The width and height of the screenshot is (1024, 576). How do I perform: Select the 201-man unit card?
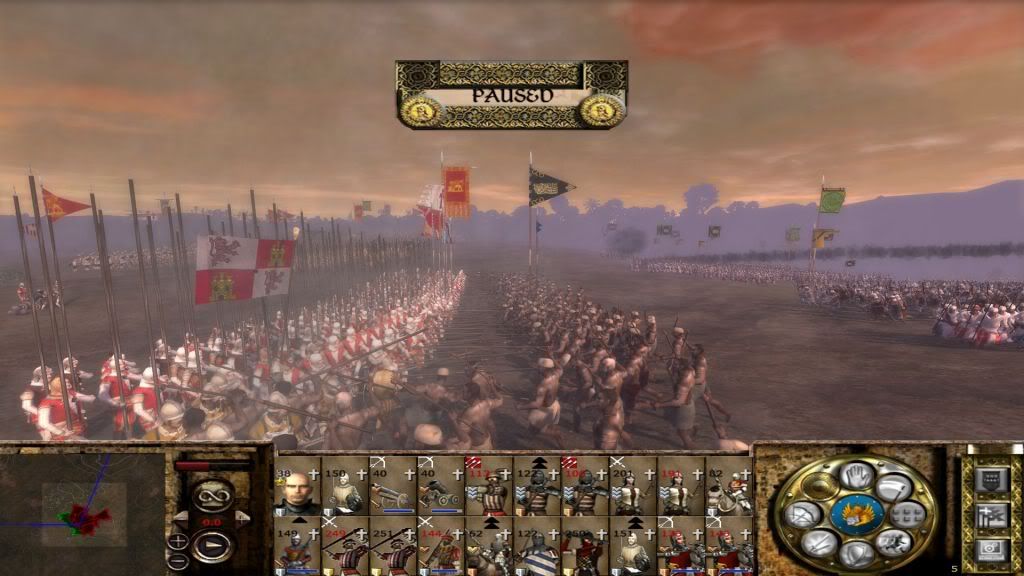click(x=634, y=487)
